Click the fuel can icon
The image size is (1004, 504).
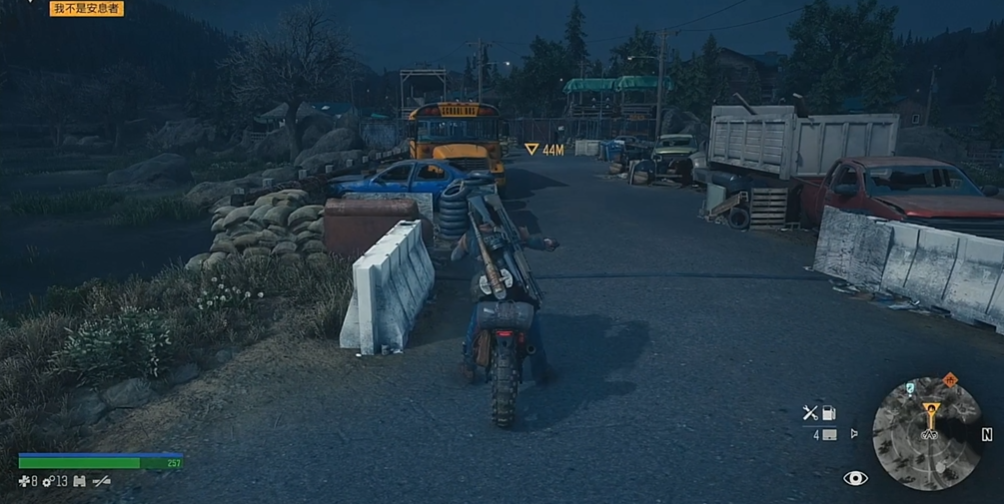(828, 412)
